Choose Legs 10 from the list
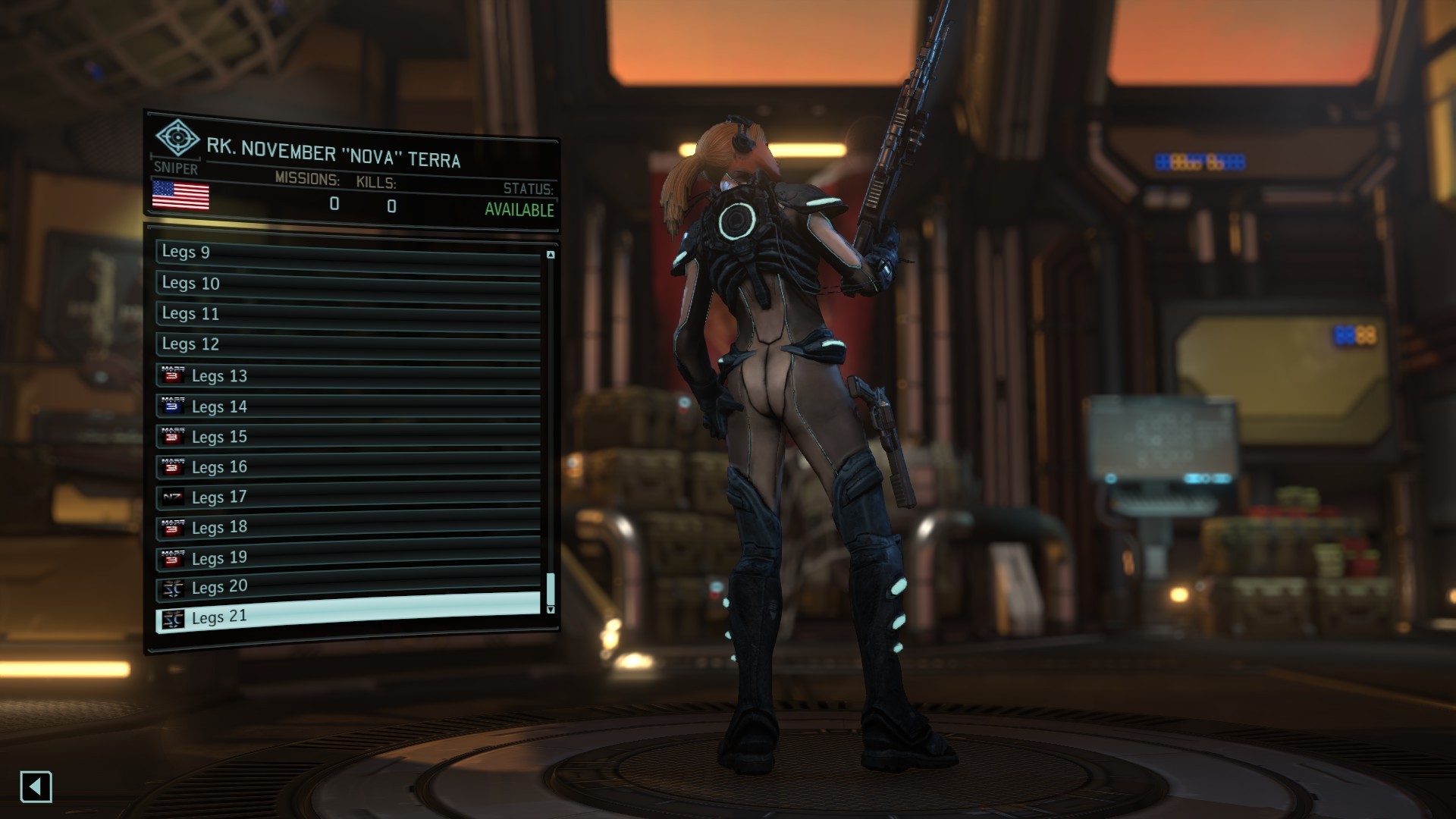 (x=347, y=284)
